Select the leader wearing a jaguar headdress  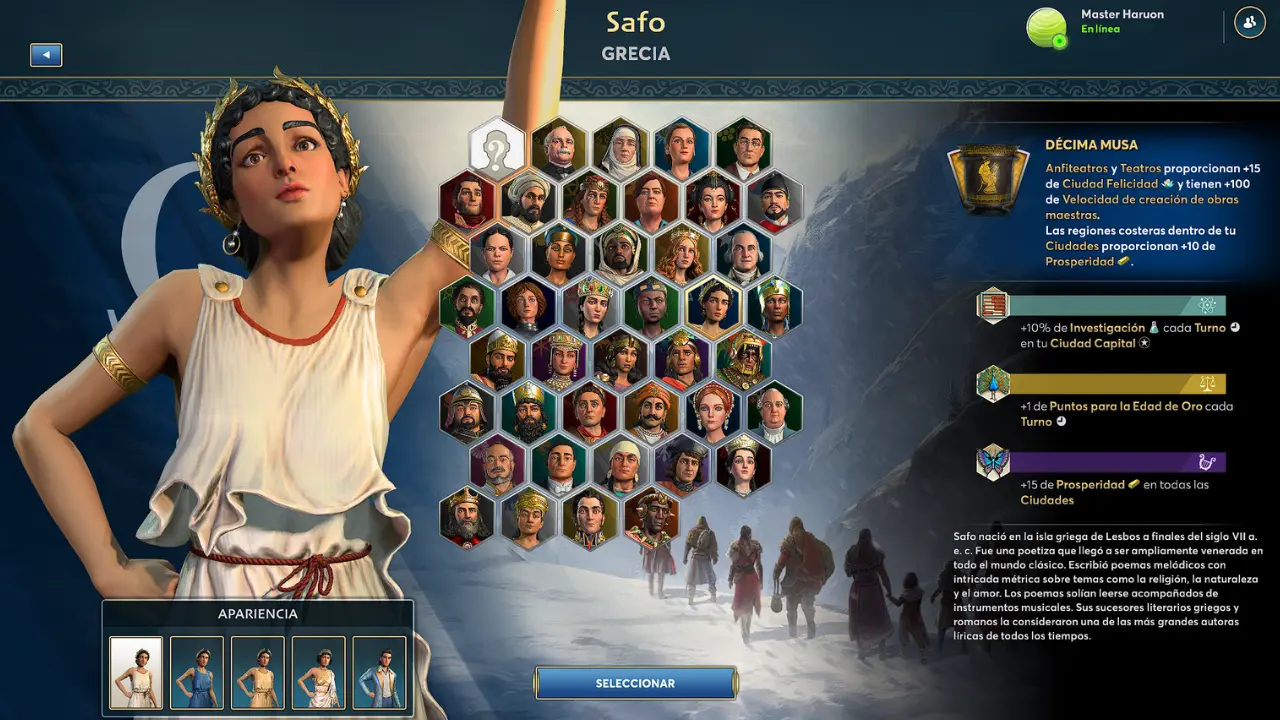tap(743, 360)
